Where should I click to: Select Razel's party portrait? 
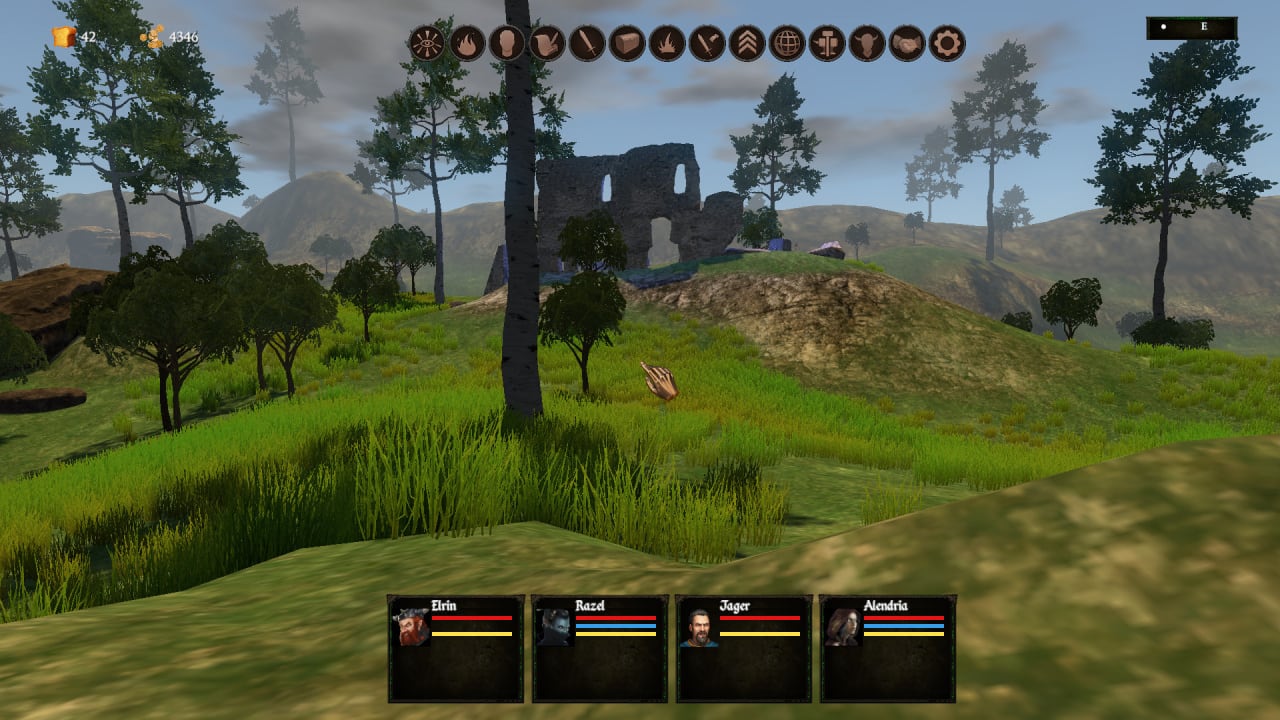coord(555,627)
